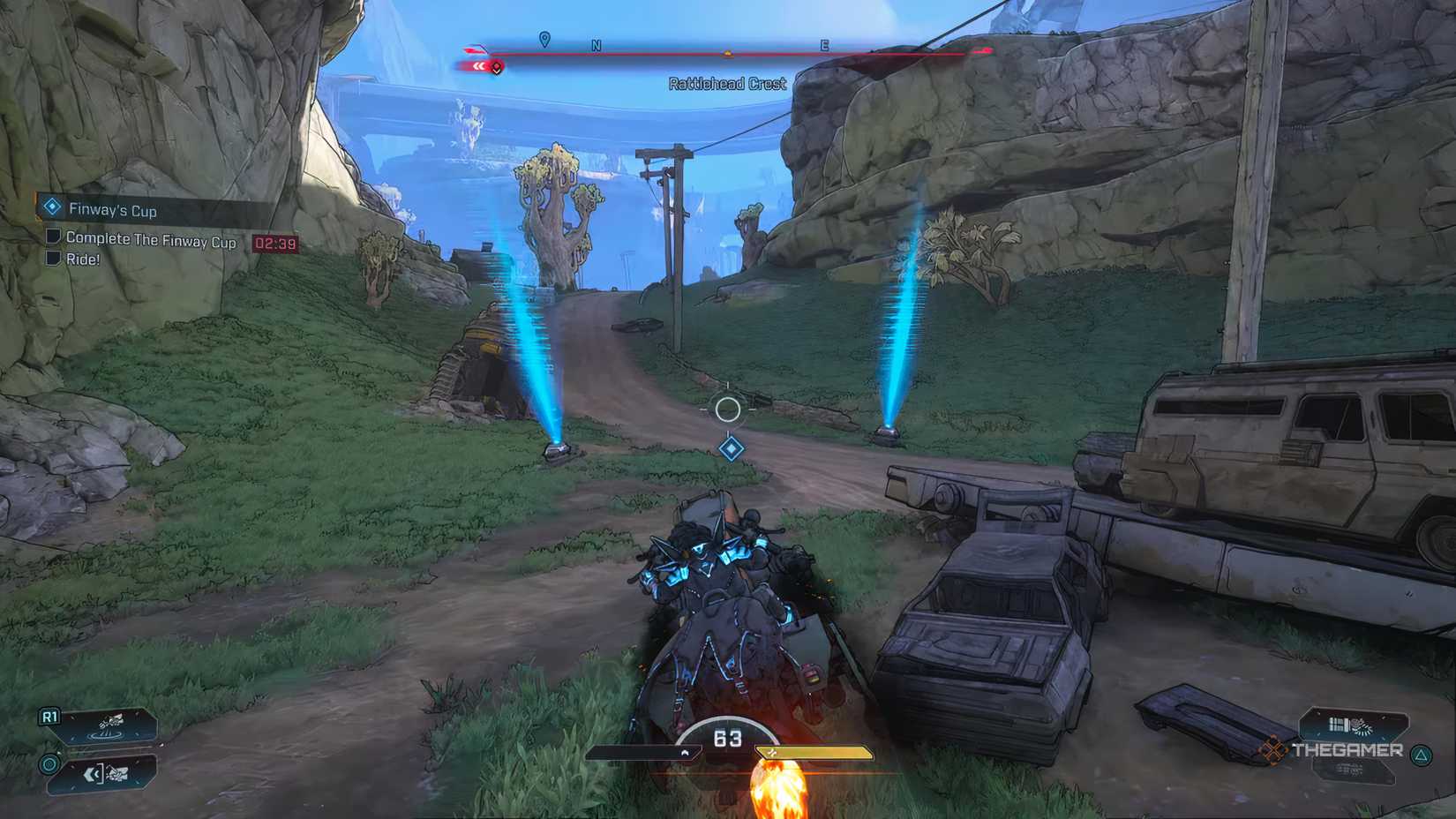Click the circle button prompt icon
1456x819 pixels.
[x=49, y=766]
